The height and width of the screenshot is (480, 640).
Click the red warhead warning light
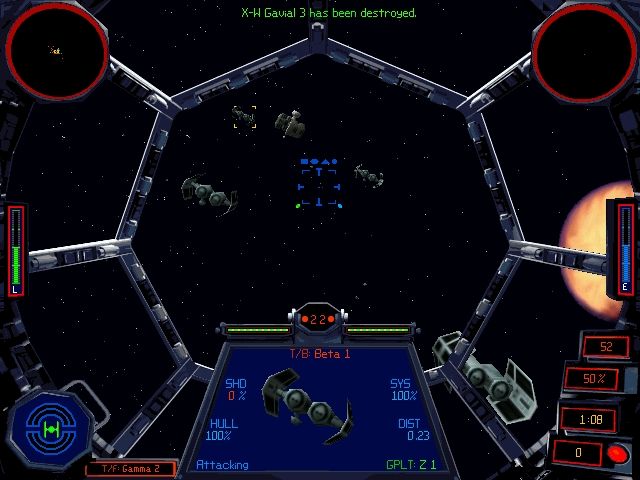point(616,452)
